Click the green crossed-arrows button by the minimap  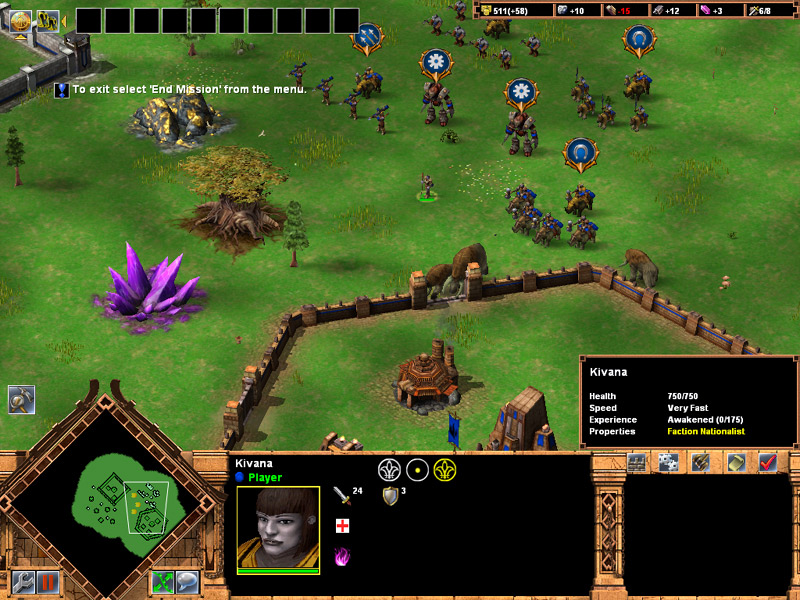[163, 581]
